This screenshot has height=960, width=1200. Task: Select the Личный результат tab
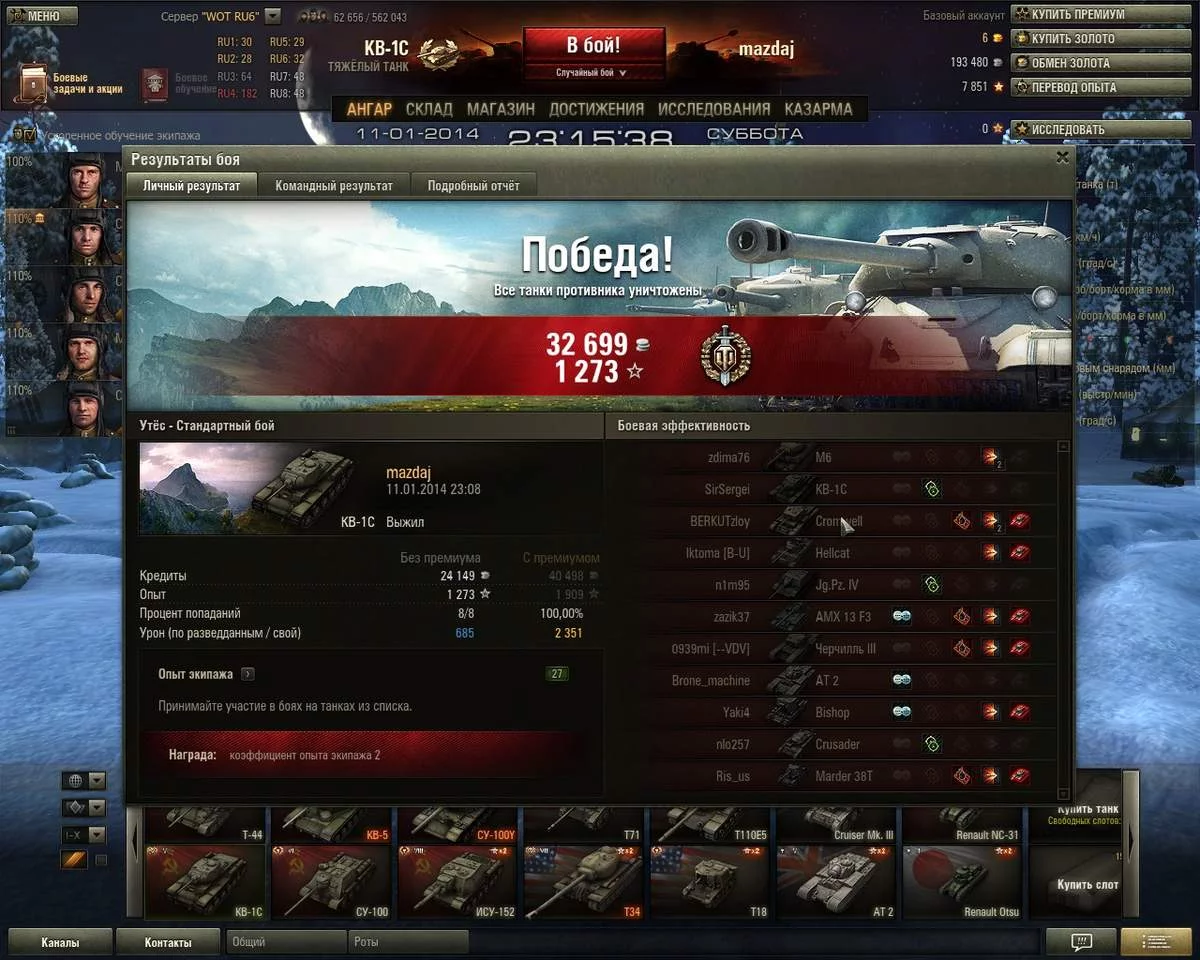pyautogui.click(x=191, y=186)
